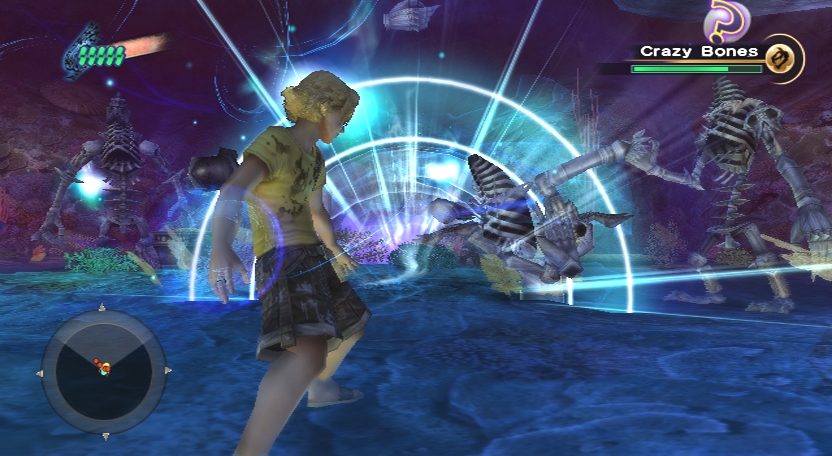The width and height of the screenshot is (832, 456).
Task: Click the weapon icon with green pips
Action: click(x=97, y=50)
